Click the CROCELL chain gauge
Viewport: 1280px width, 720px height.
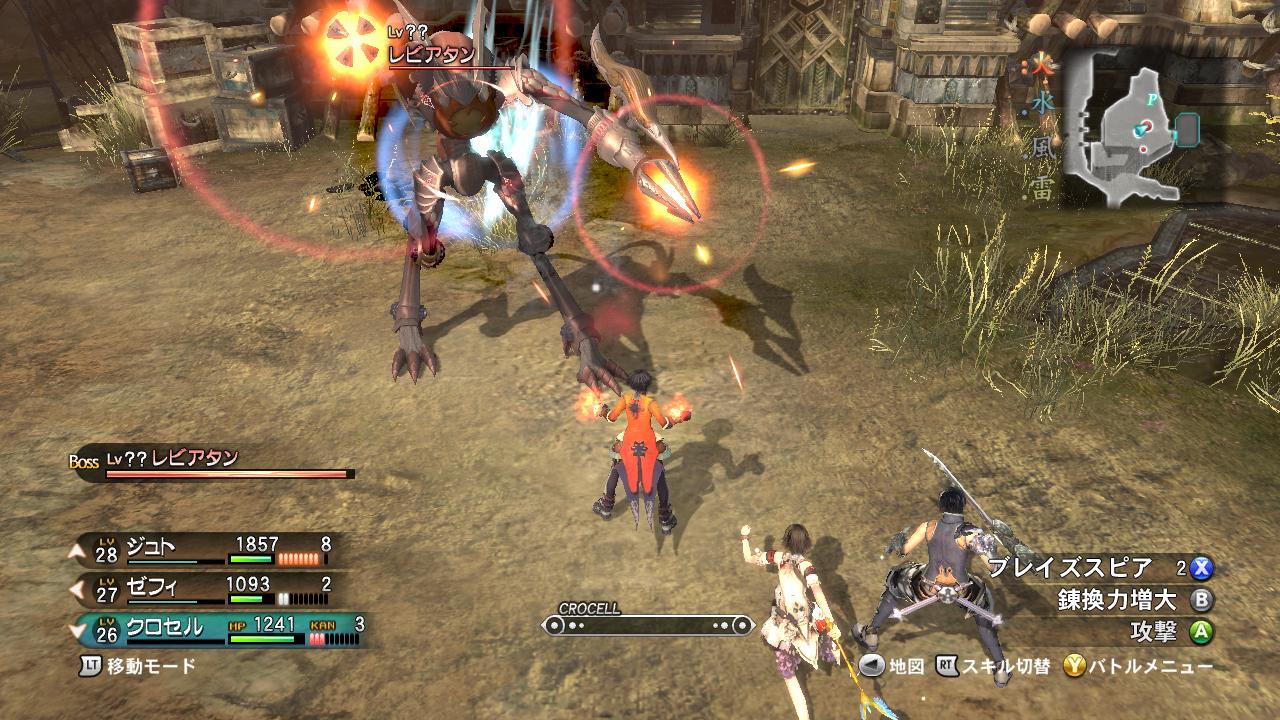647,625
